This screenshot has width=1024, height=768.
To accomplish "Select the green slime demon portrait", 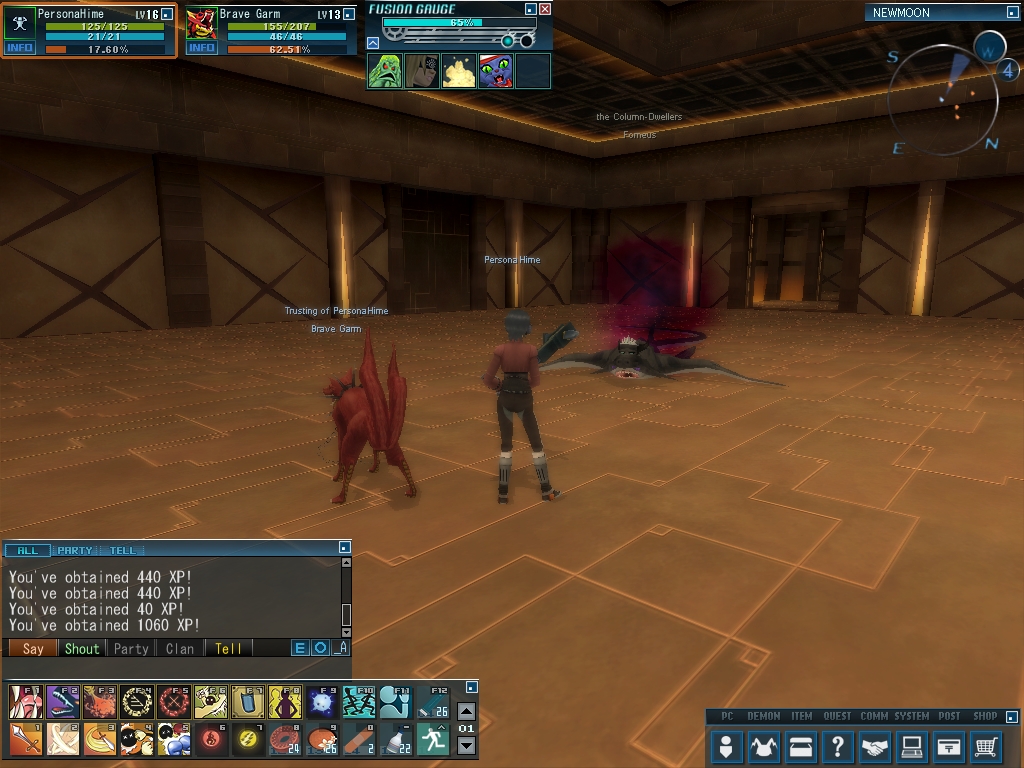I will pos(385,71).
